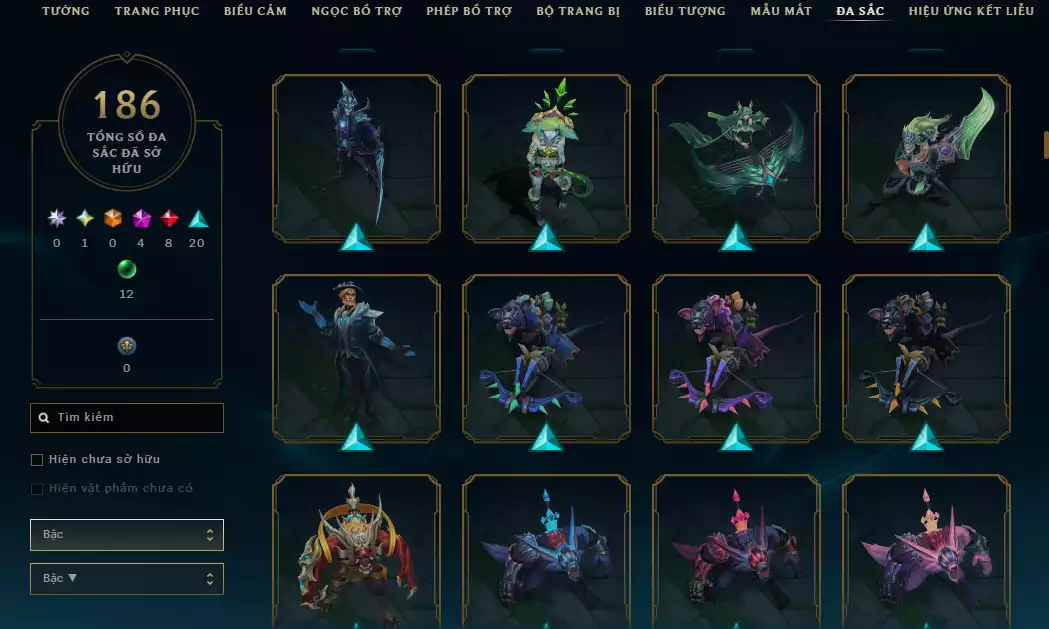The width and height of the screenshot is (1049, 629).
Task: Open the TRANG PHỤC tab
Action: coord(156,11)
